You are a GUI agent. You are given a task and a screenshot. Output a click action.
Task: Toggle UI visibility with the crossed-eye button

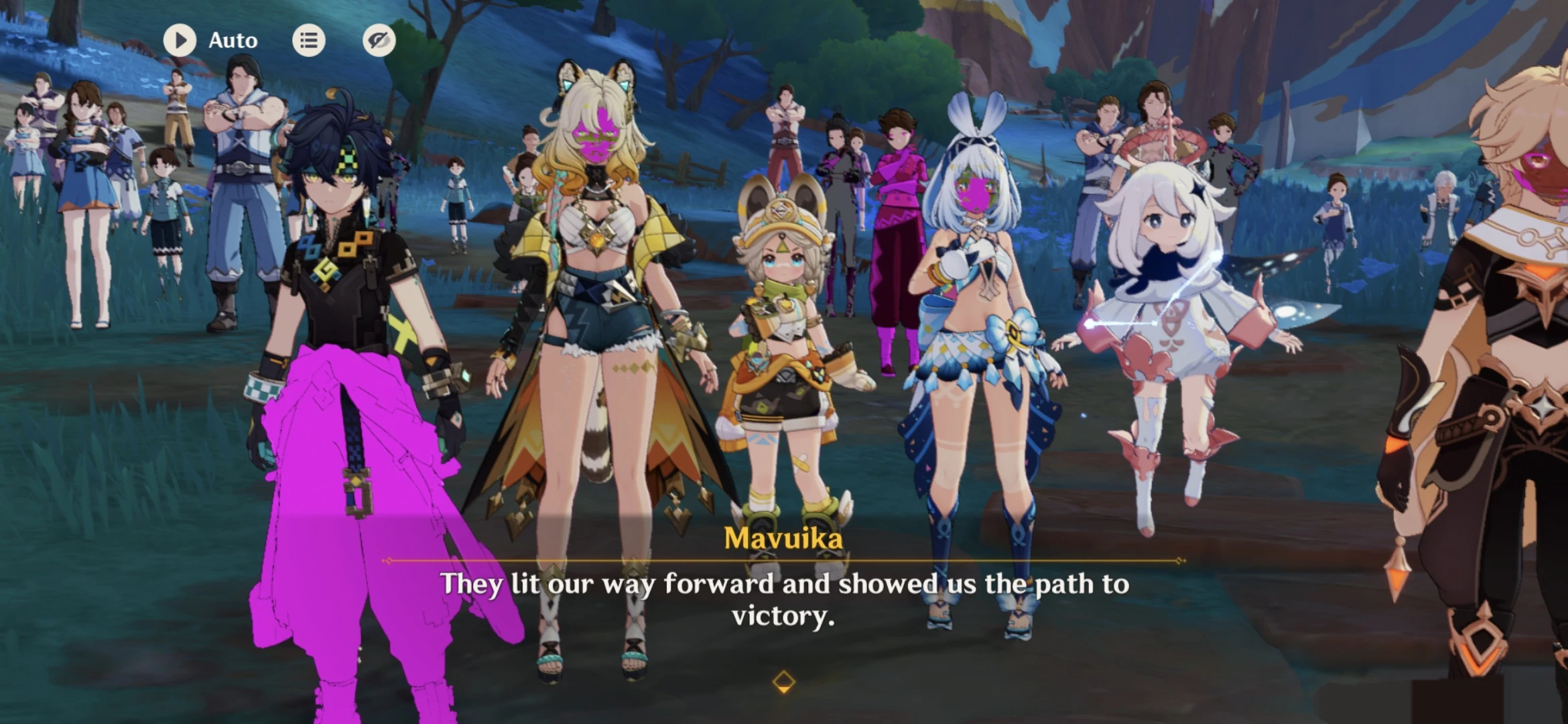pyautogui.click(x=379, y=40)
